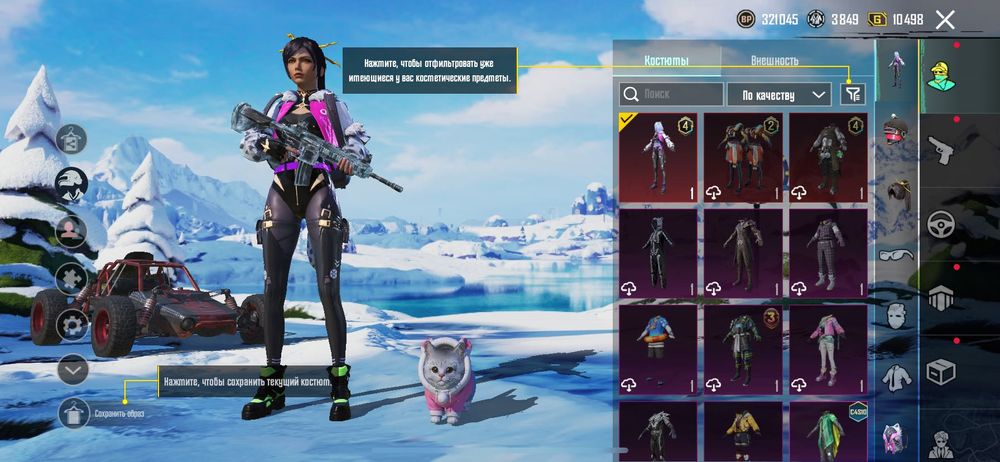Open the gear settings icon
The image size is (1000, 462).
(x=72, y=324)
